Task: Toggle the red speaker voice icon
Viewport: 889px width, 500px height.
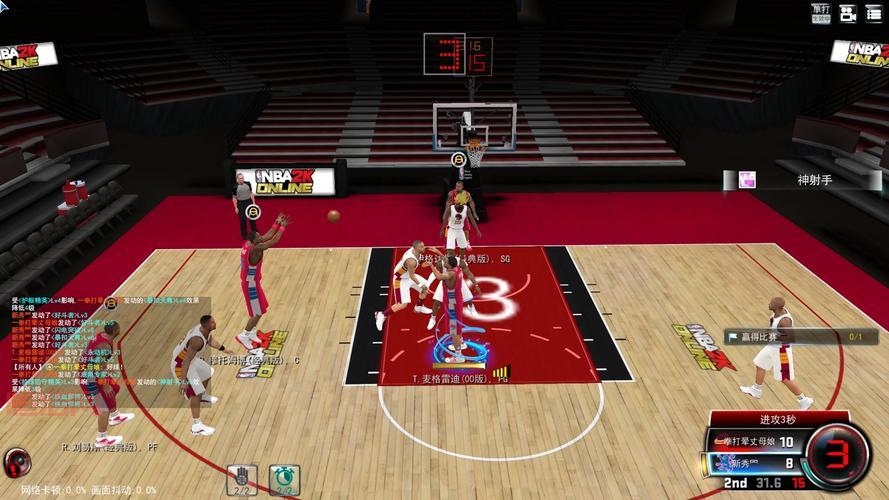Action: pos(17,462)
